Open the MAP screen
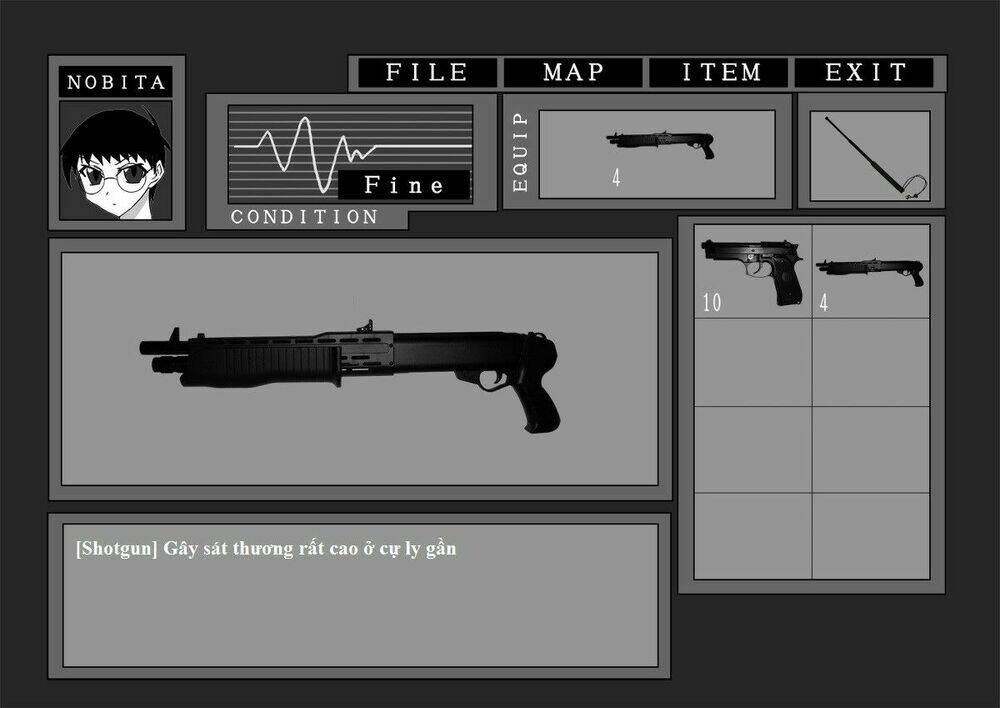The image size is (1000, 708). [x=573, y=73]
